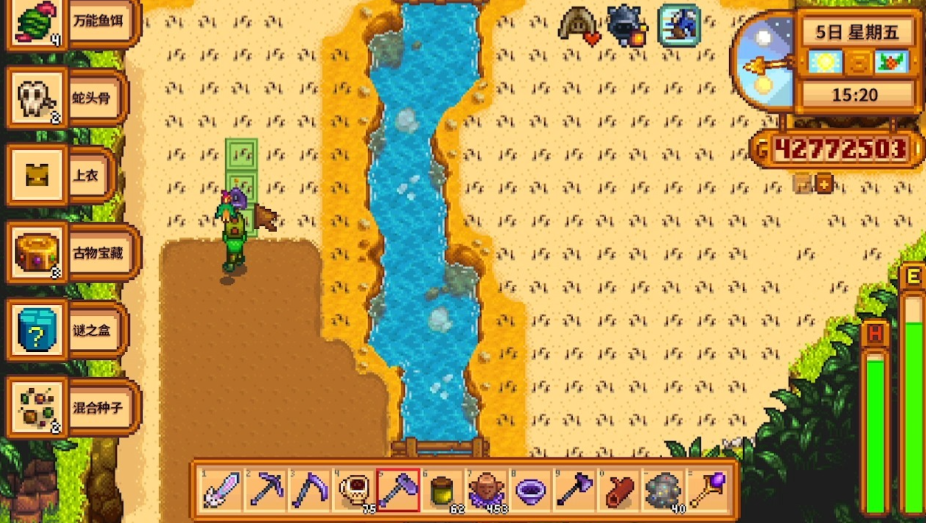Select the purple pan hotbar slot

pos(529,490)
